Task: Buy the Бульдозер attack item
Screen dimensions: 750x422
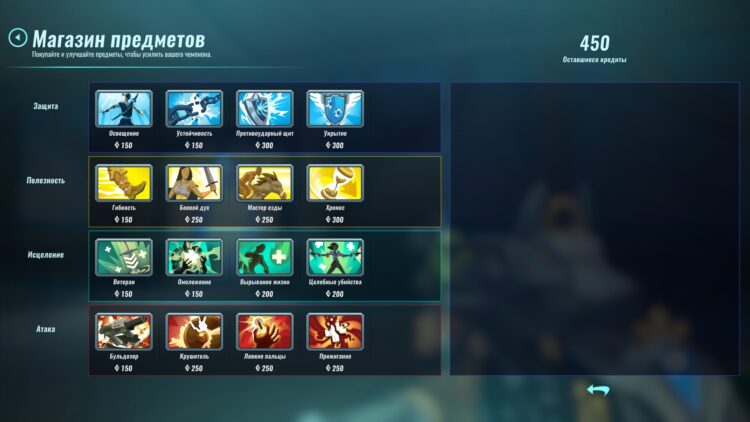Action: pos(124,332)
